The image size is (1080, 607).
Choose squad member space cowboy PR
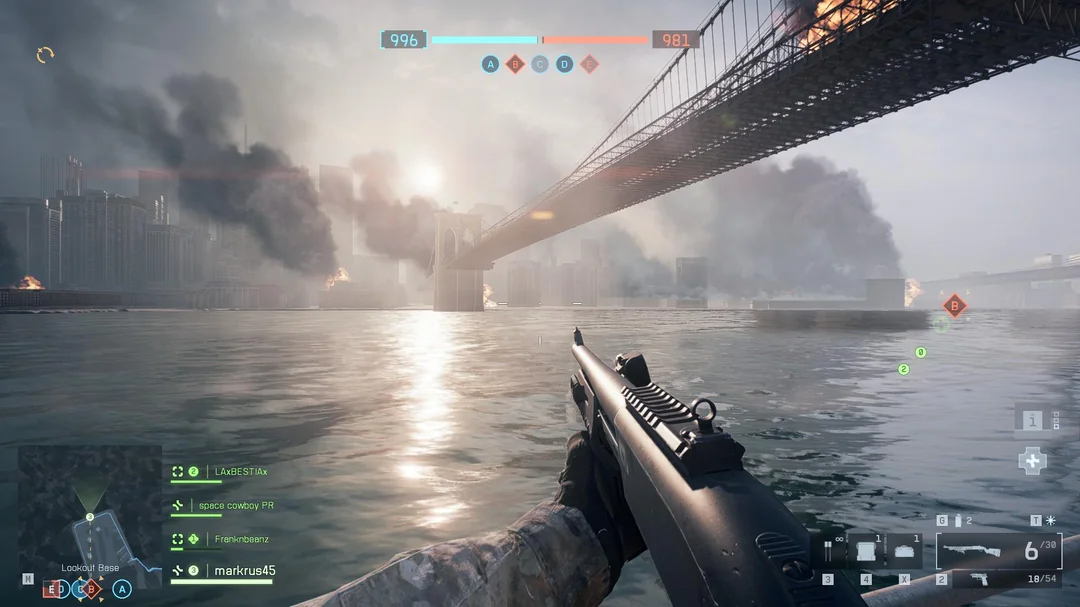point(235,506)
